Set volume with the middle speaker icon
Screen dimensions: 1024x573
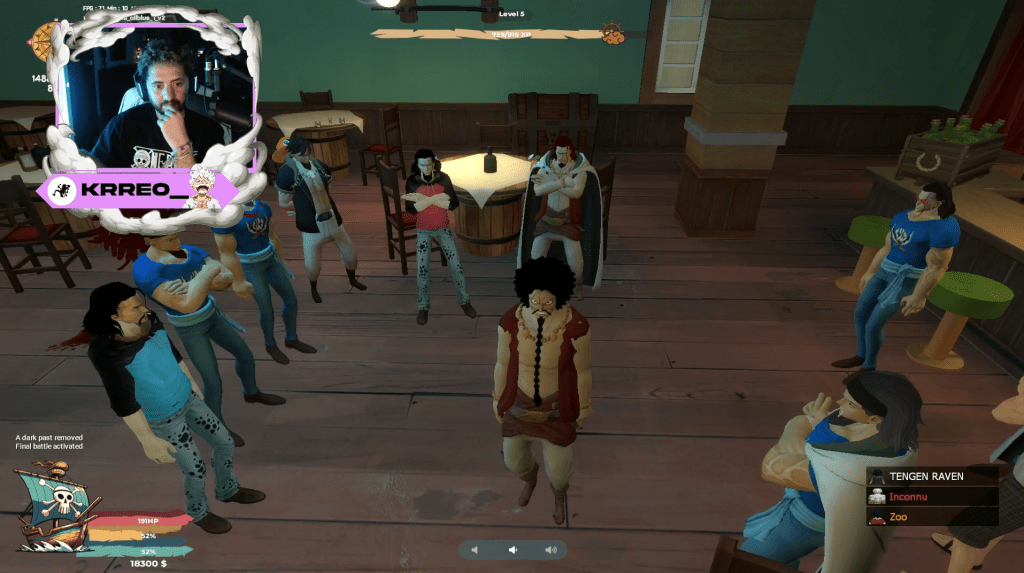512,550
